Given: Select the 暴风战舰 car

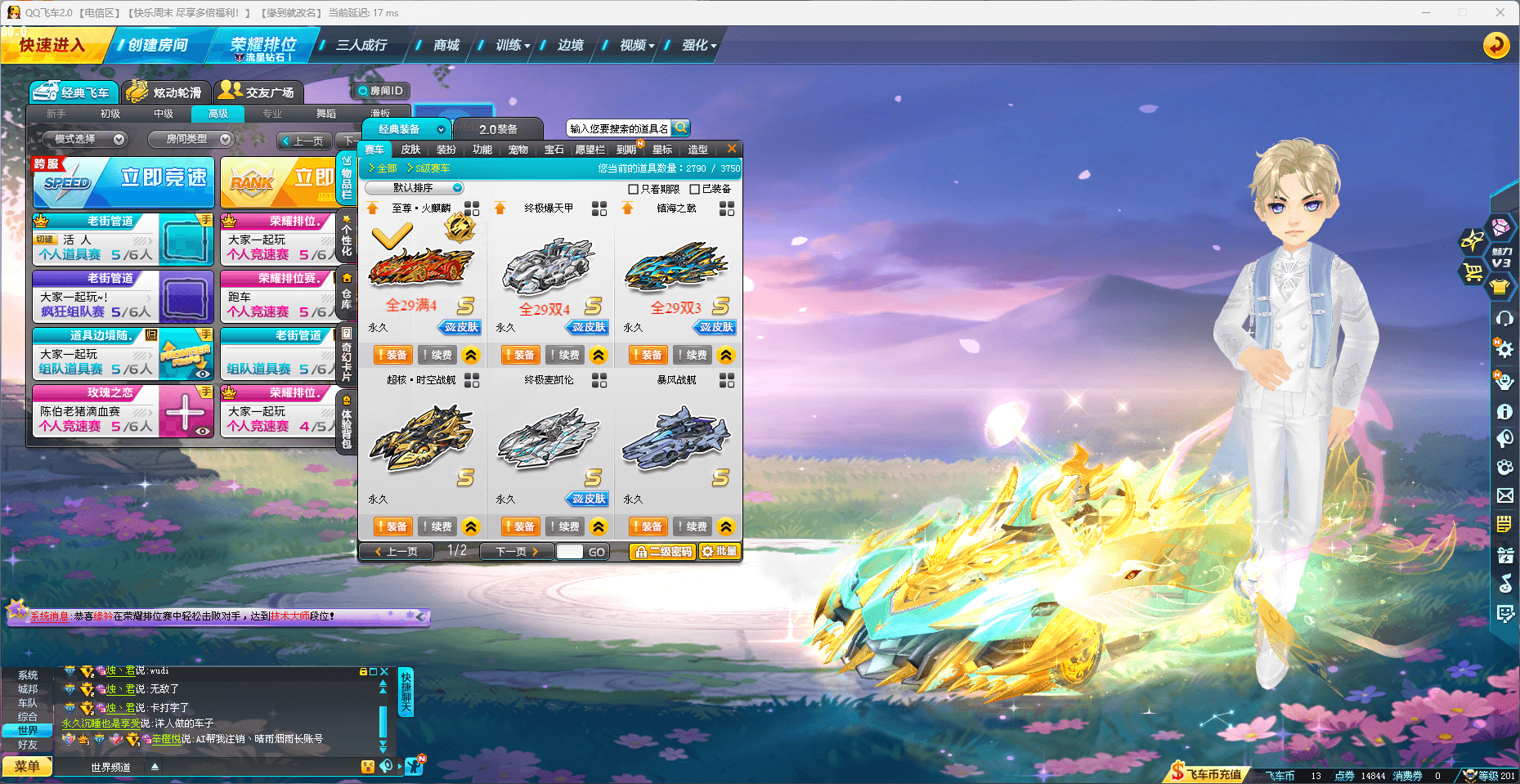Looking at the screenshot, I should point(676,437).
